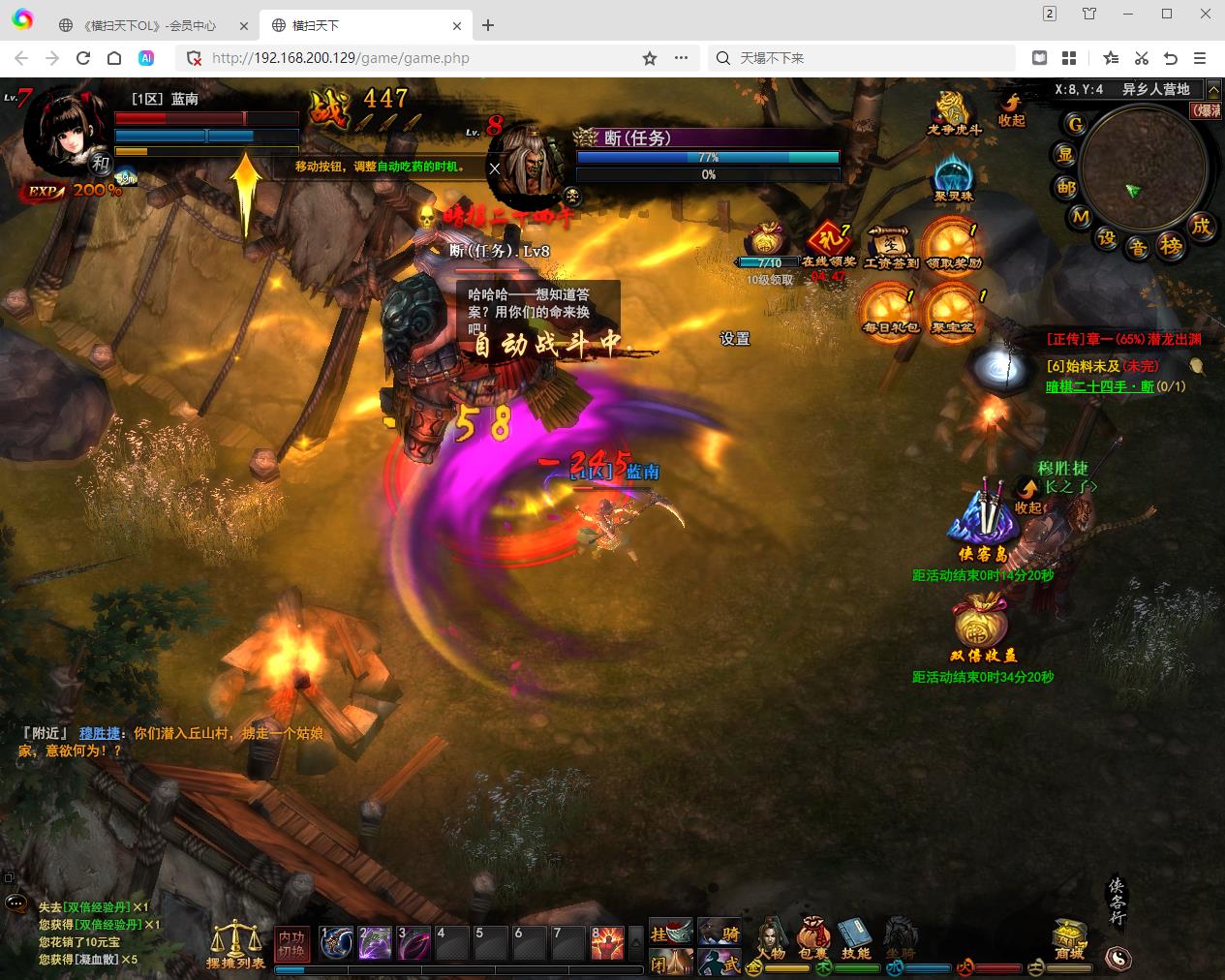Use the flaming fist skill in slot 8

(607, 942)
